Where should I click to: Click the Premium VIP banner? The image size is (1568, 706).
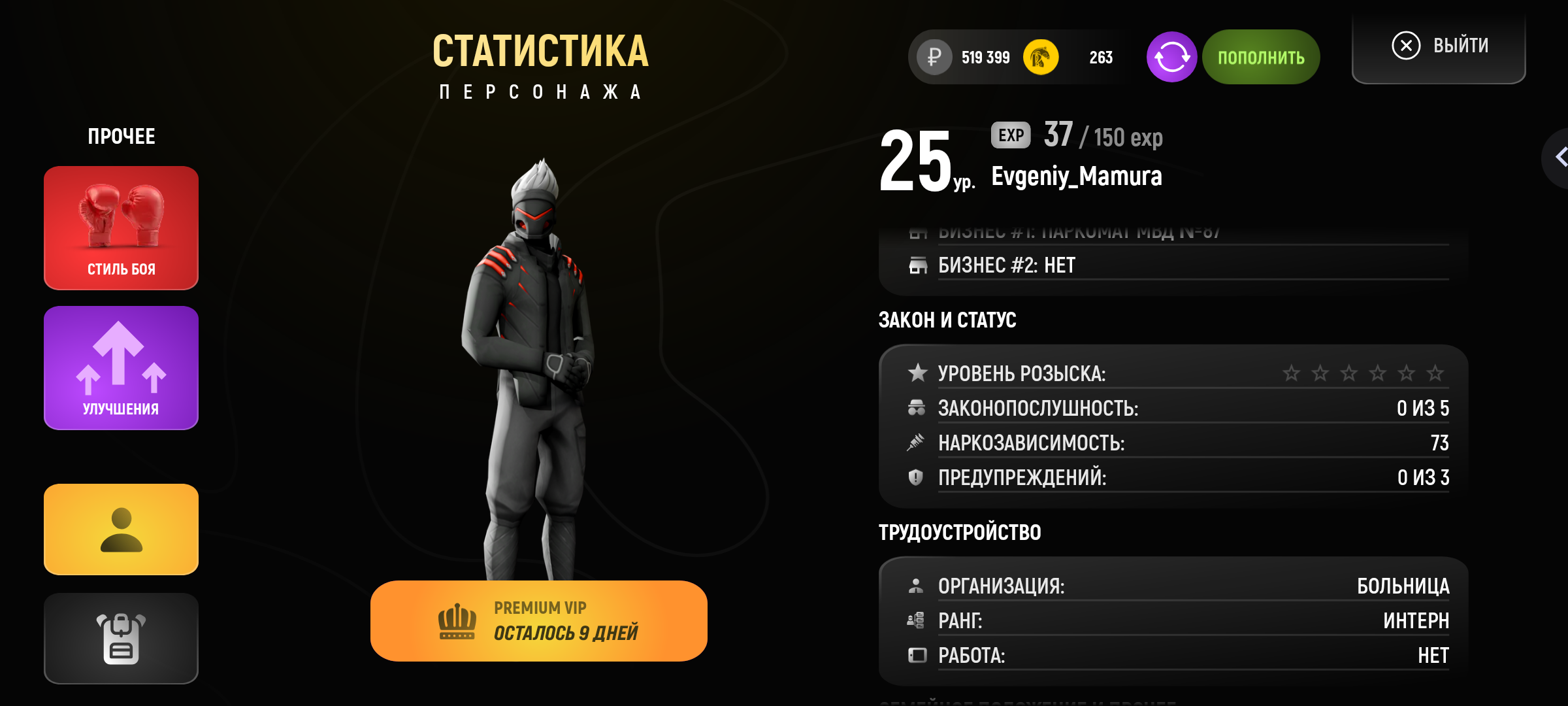pyautogui.click(x=538, y=621)
